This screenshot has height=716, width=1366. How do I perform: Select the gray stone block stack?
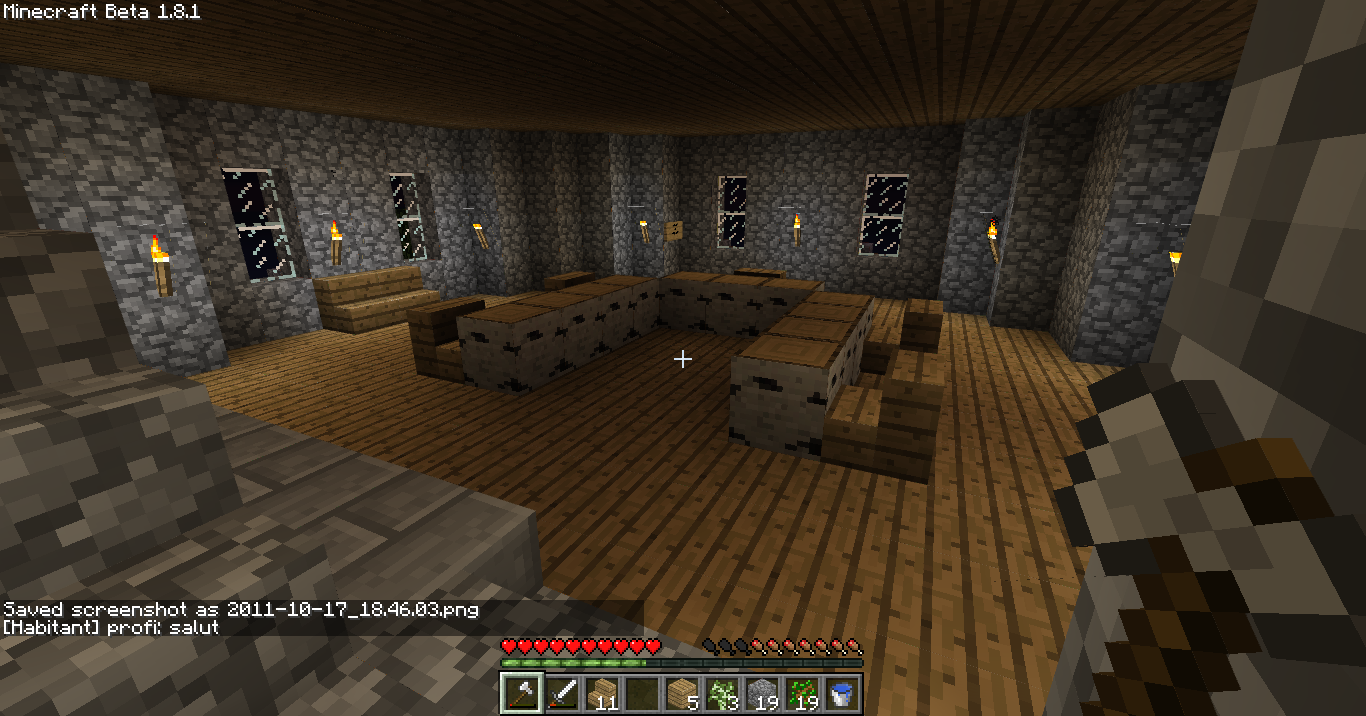(x=761, y=693)
